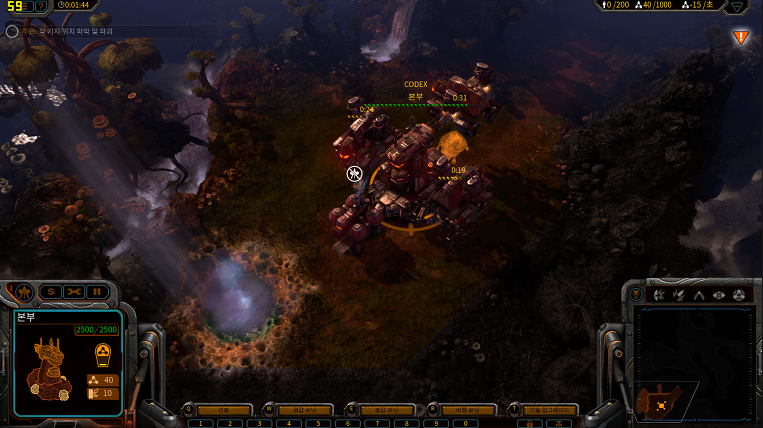Screen dimensions: 763x428
Task: Select the triangle resource icon above minimap
Action: tap(699, 295)
